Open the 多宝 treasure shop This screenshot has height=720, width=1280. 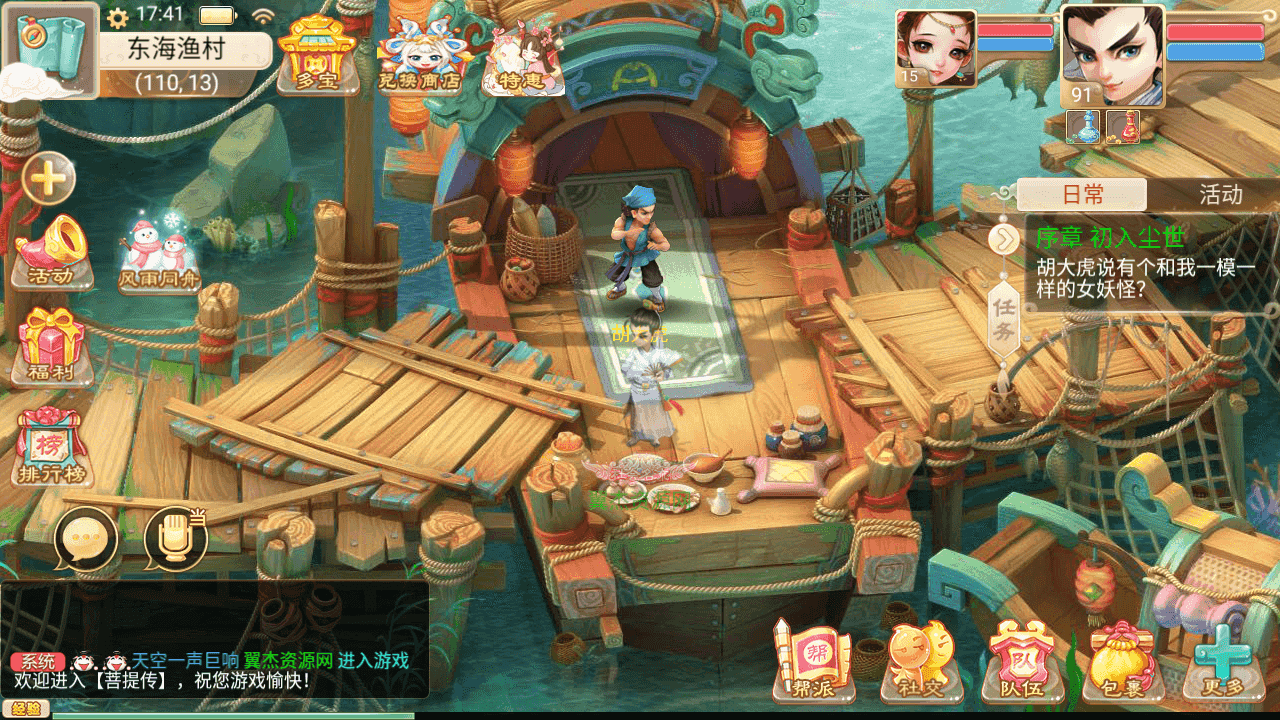coord(317,55)
